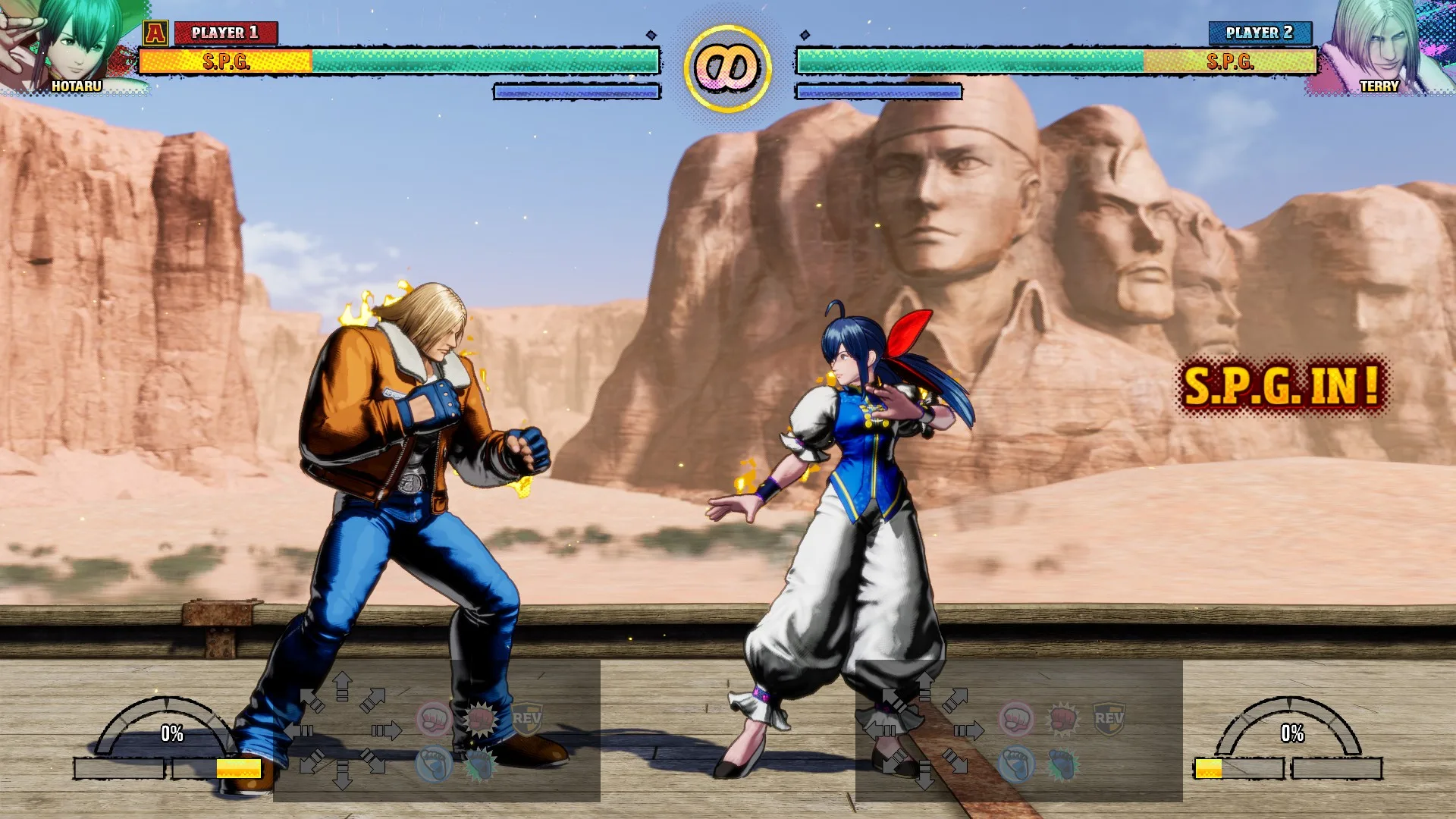
Task: Select the REV shield icon in Player 2's input display
Action: (x=1109, y=719)
